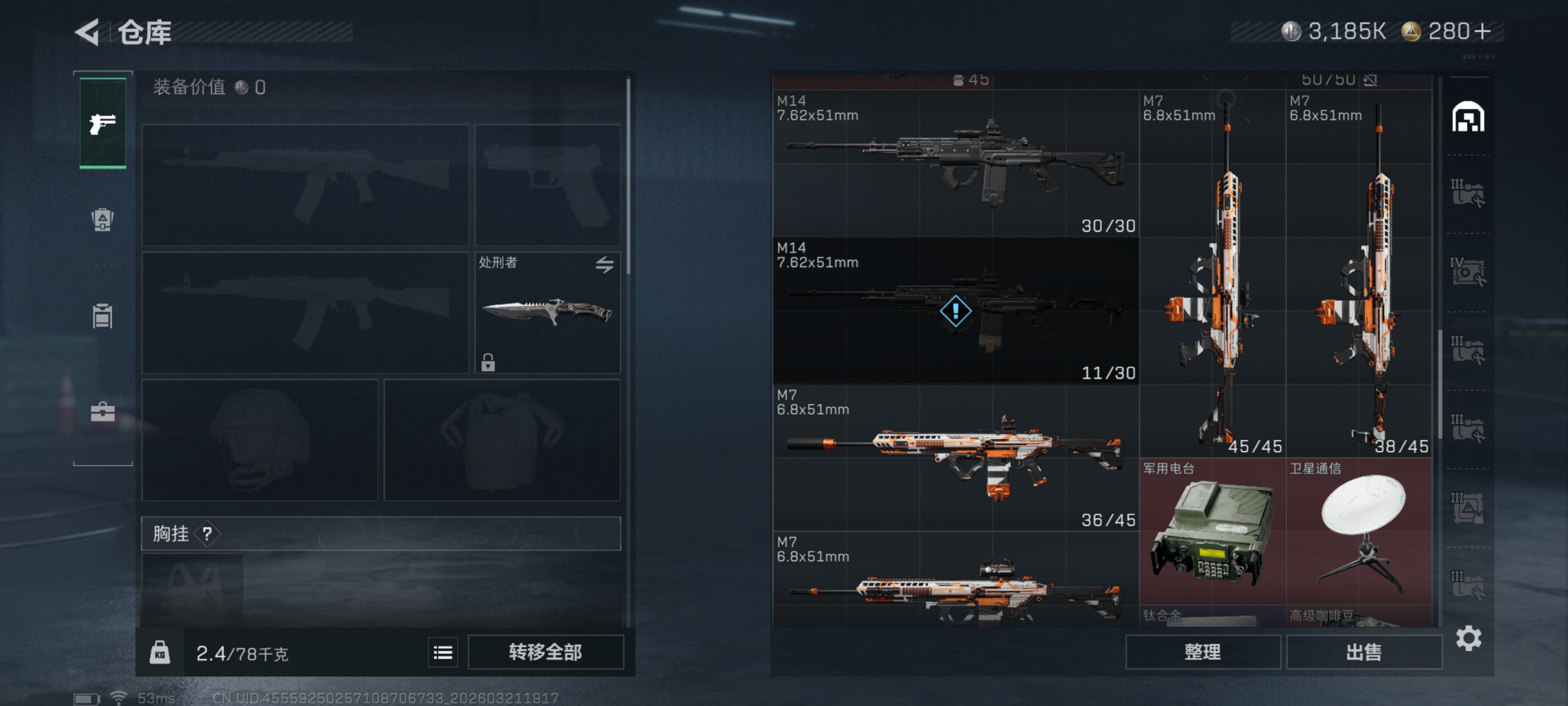
Task: Open the briefcase tab
Action: [102, 412]
